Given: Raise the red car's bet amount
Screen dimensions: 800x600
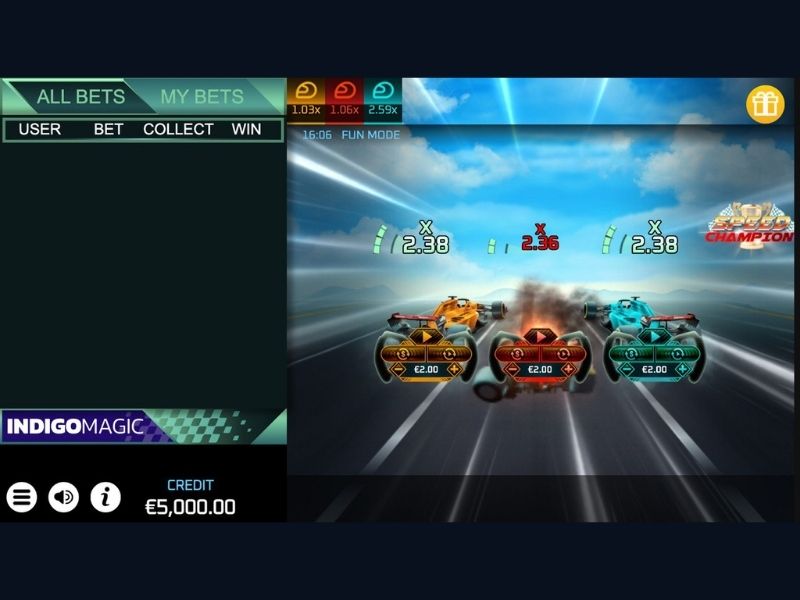Looking at the screenshot, I should coord(569,369).
